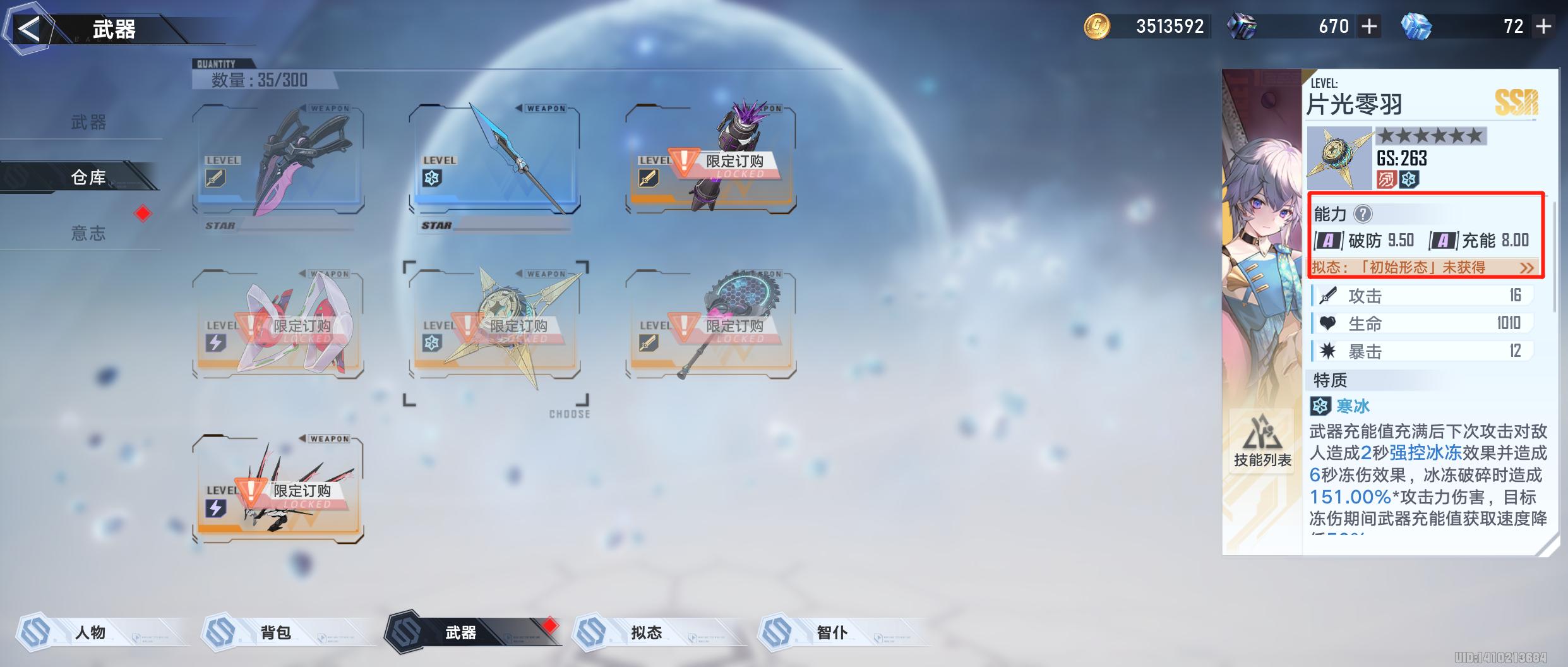This screenshot has height=667, width=1568.
Task: Open the 意志 side tab
Action: pyautogui.click(x=88, y=233)
